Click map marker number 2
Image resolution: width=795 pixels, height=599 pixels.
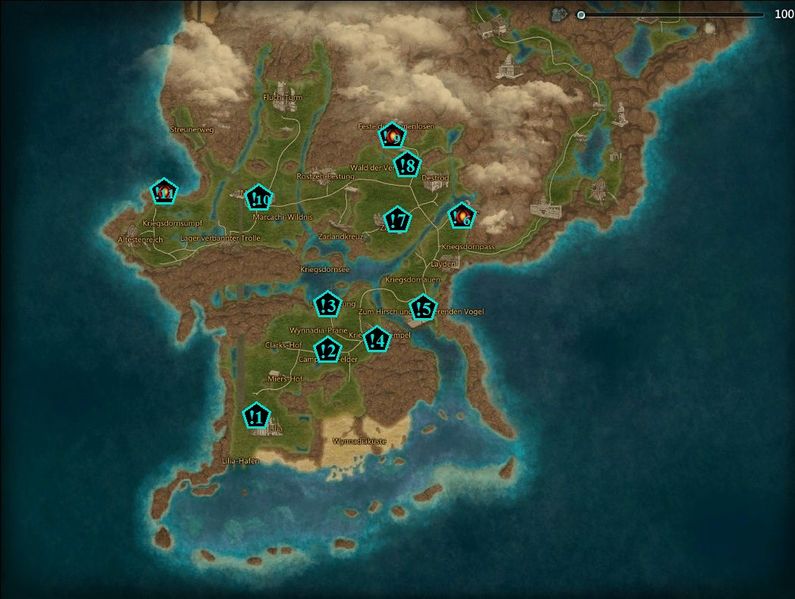click(x=327, y=350)
